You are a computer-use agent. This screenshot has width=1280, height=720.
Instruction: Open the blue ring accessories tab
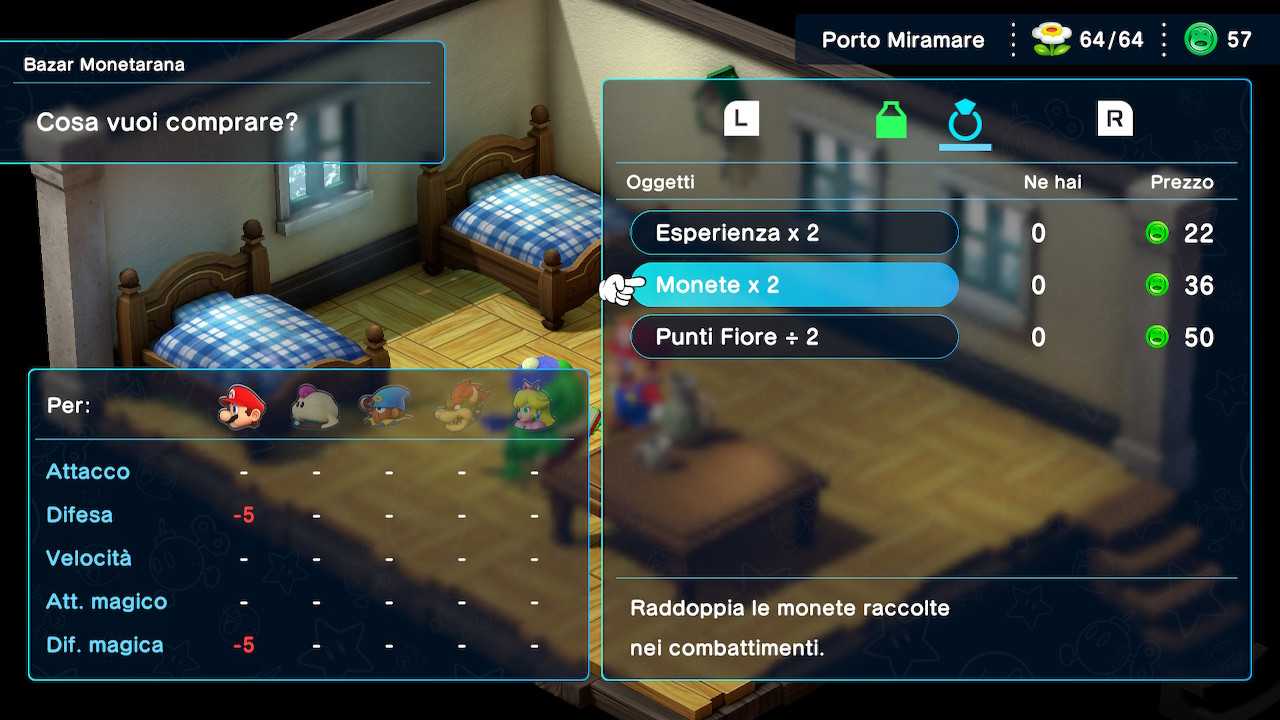pos(965,120)
